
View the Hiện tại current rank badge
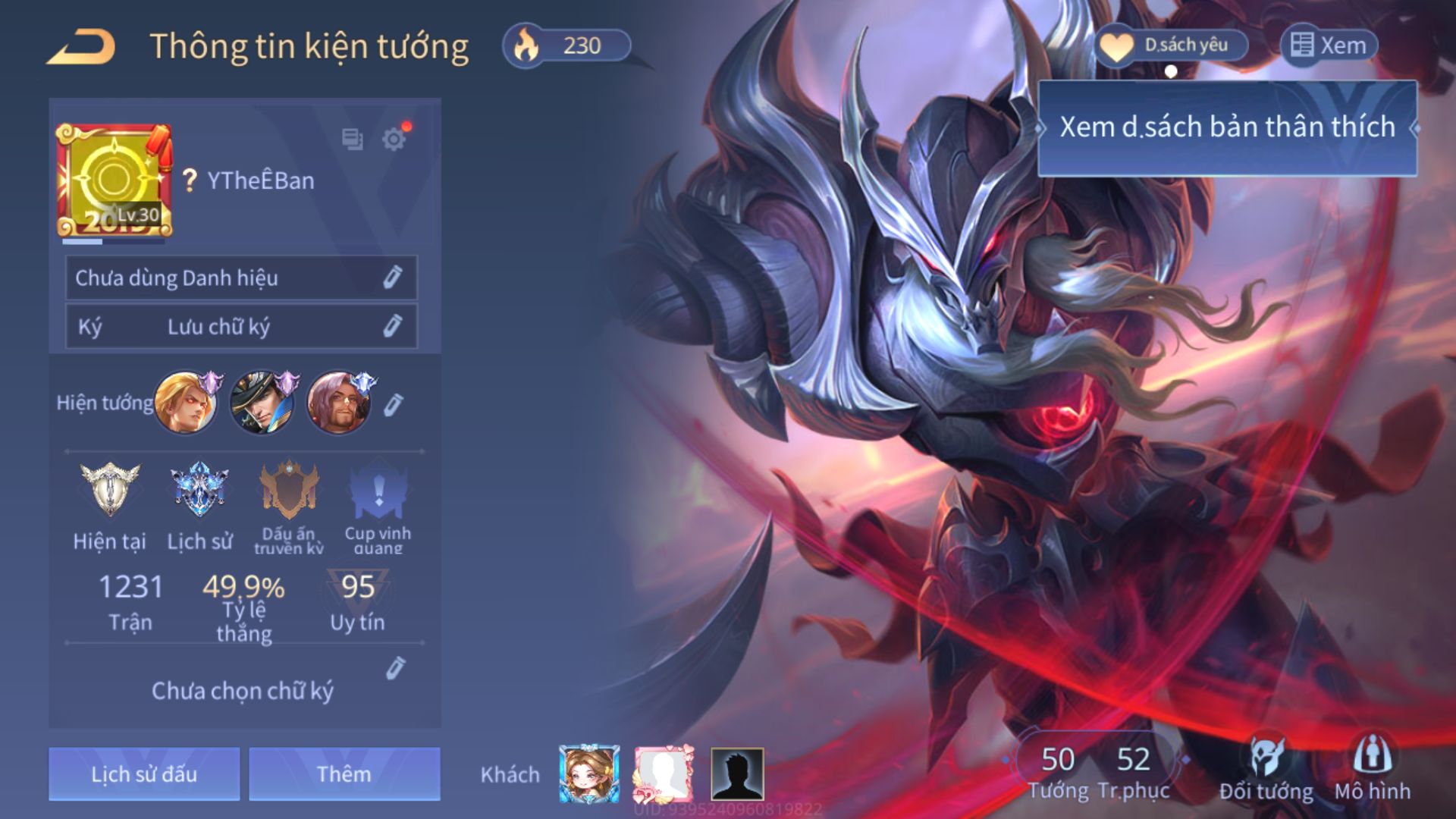click(x=110, y=491)
